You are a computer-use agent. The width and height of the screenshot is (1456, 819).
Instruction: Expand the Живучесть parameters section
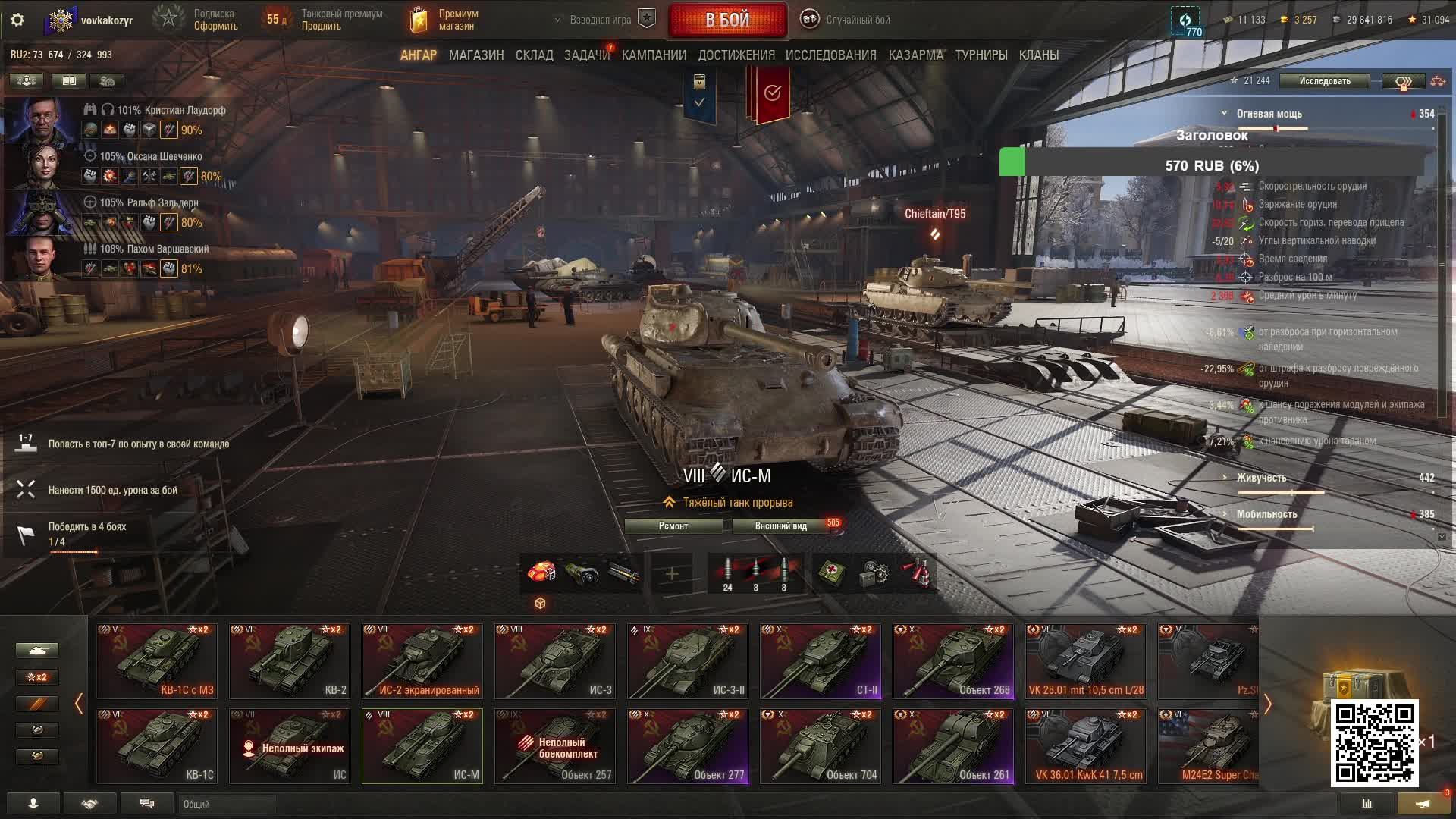click(x=1260, y=478)
